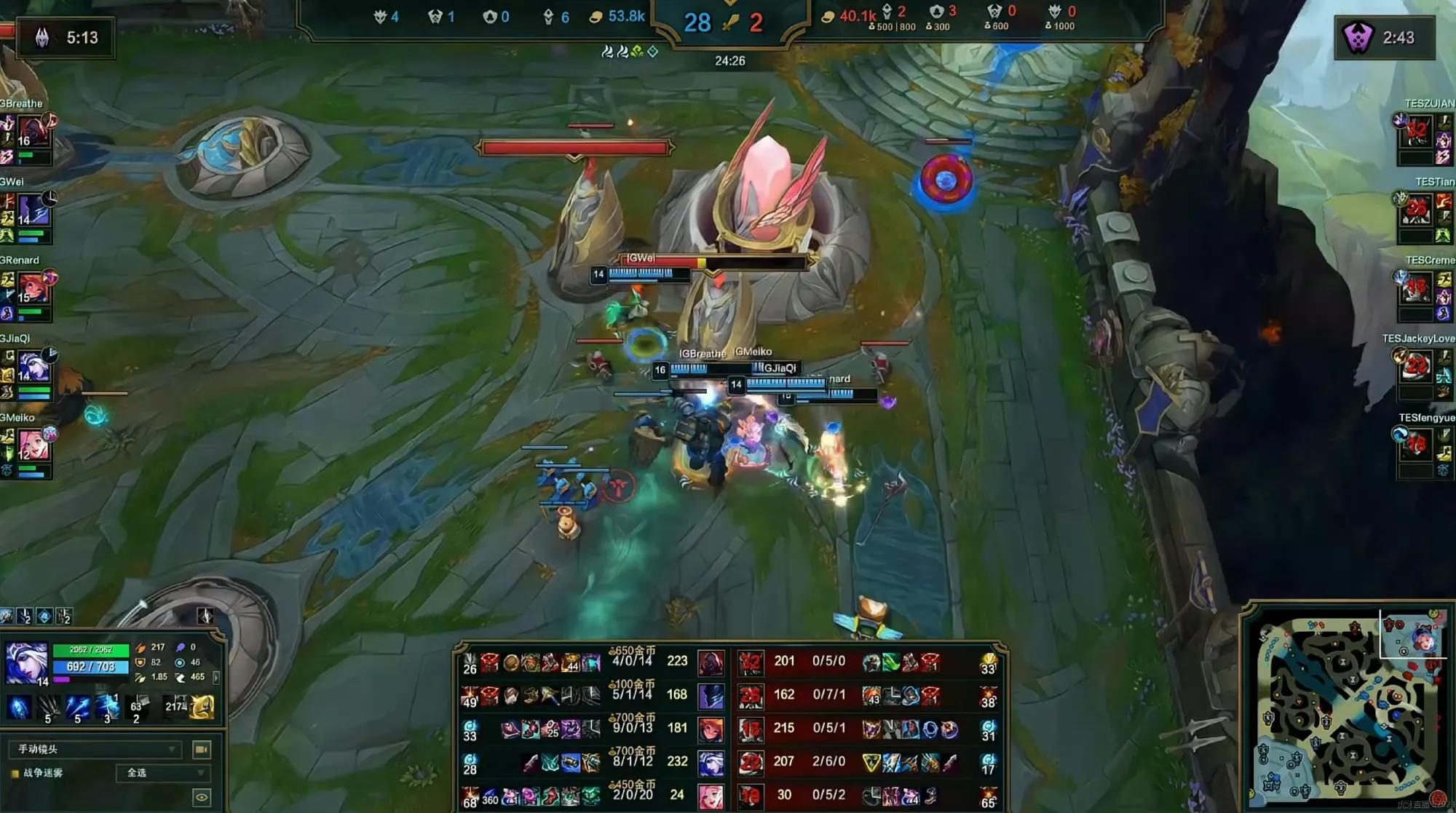Select TESfengyue's portrait in the right team list

pyautogui.click(x=1416, y=444)
